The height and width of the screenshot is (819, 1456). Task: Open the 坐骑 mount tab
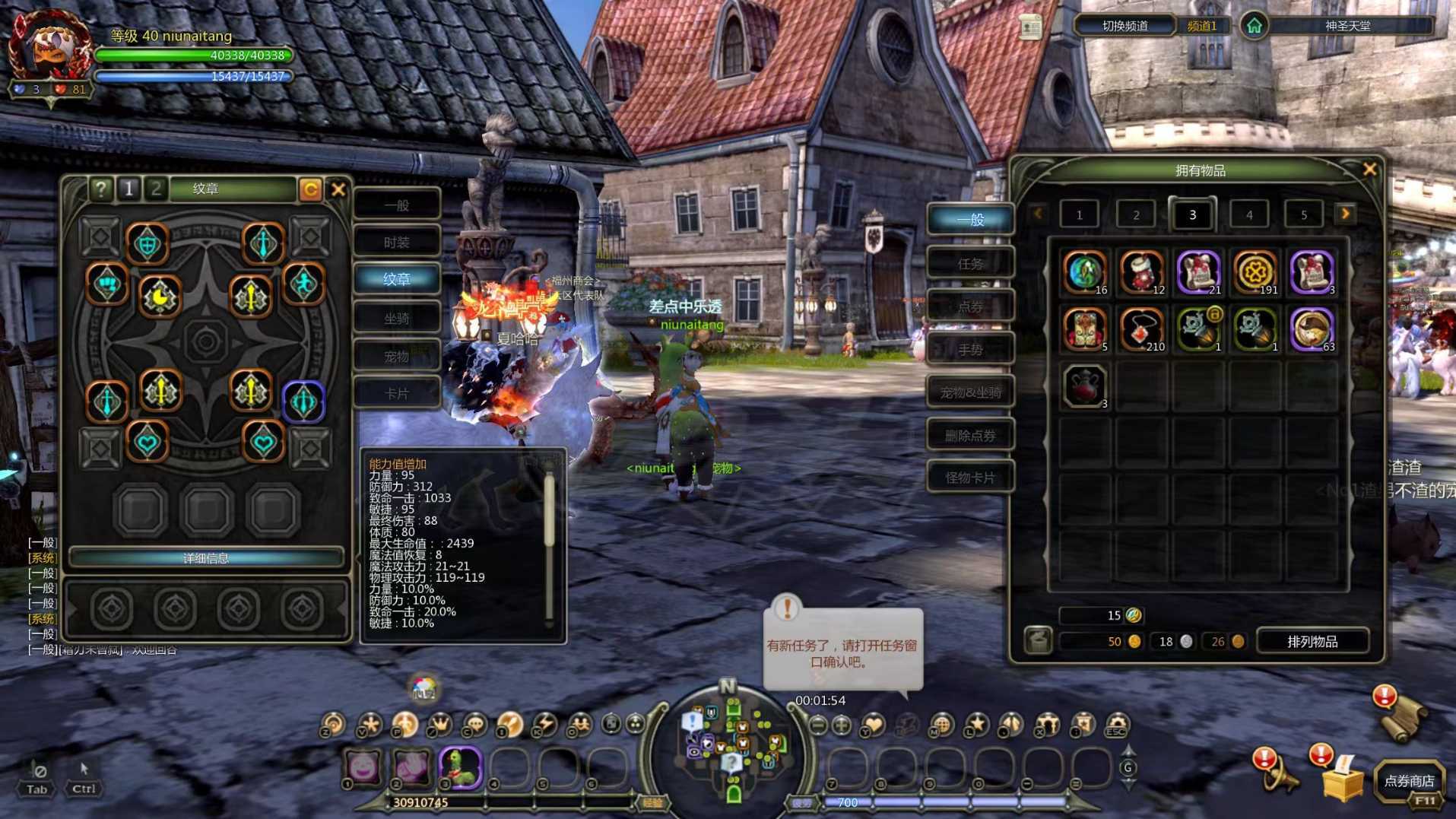point(396,318)
